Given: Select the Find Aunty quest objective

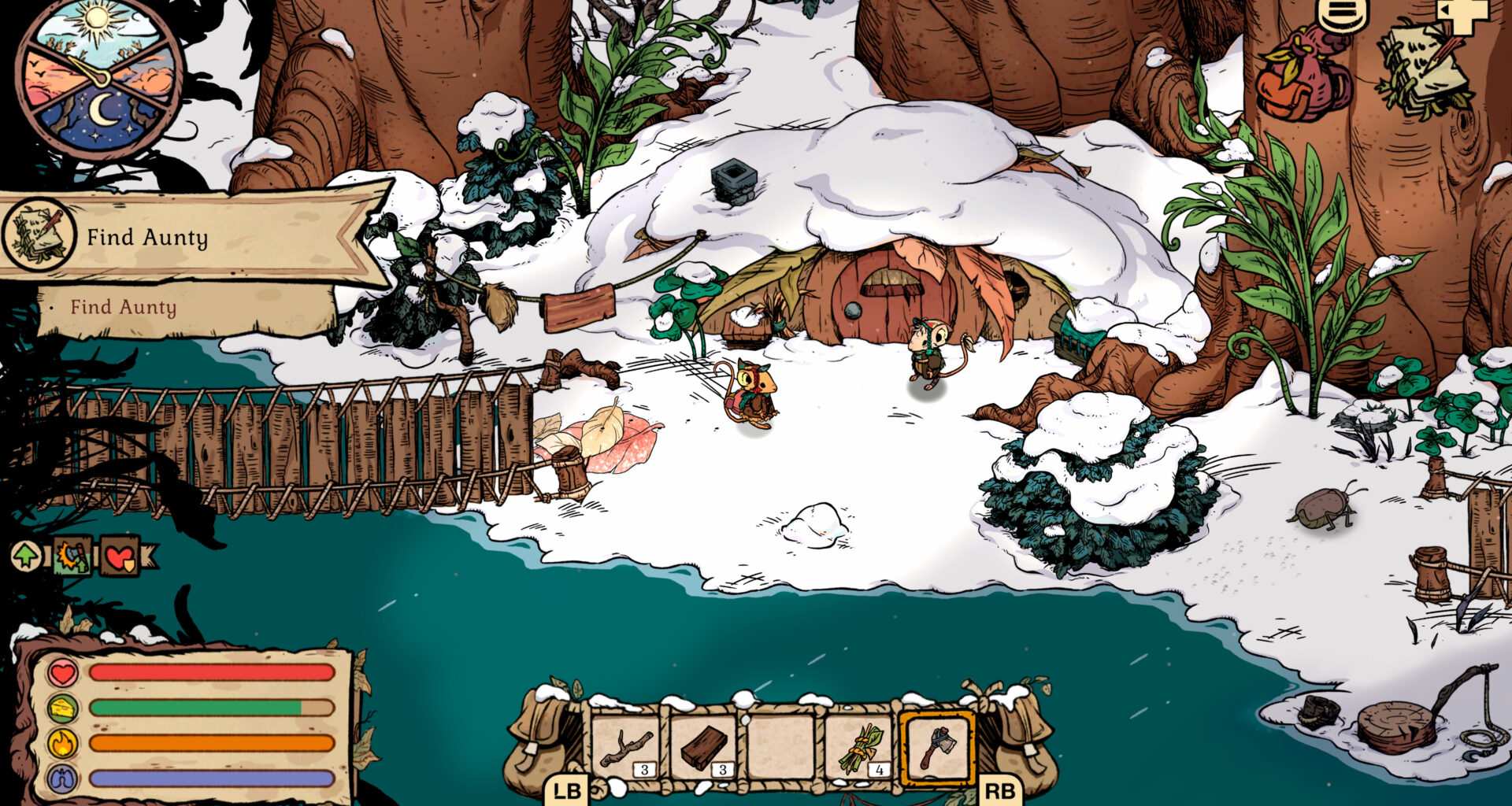Looking at the screenshot, I should click(124, 309).
